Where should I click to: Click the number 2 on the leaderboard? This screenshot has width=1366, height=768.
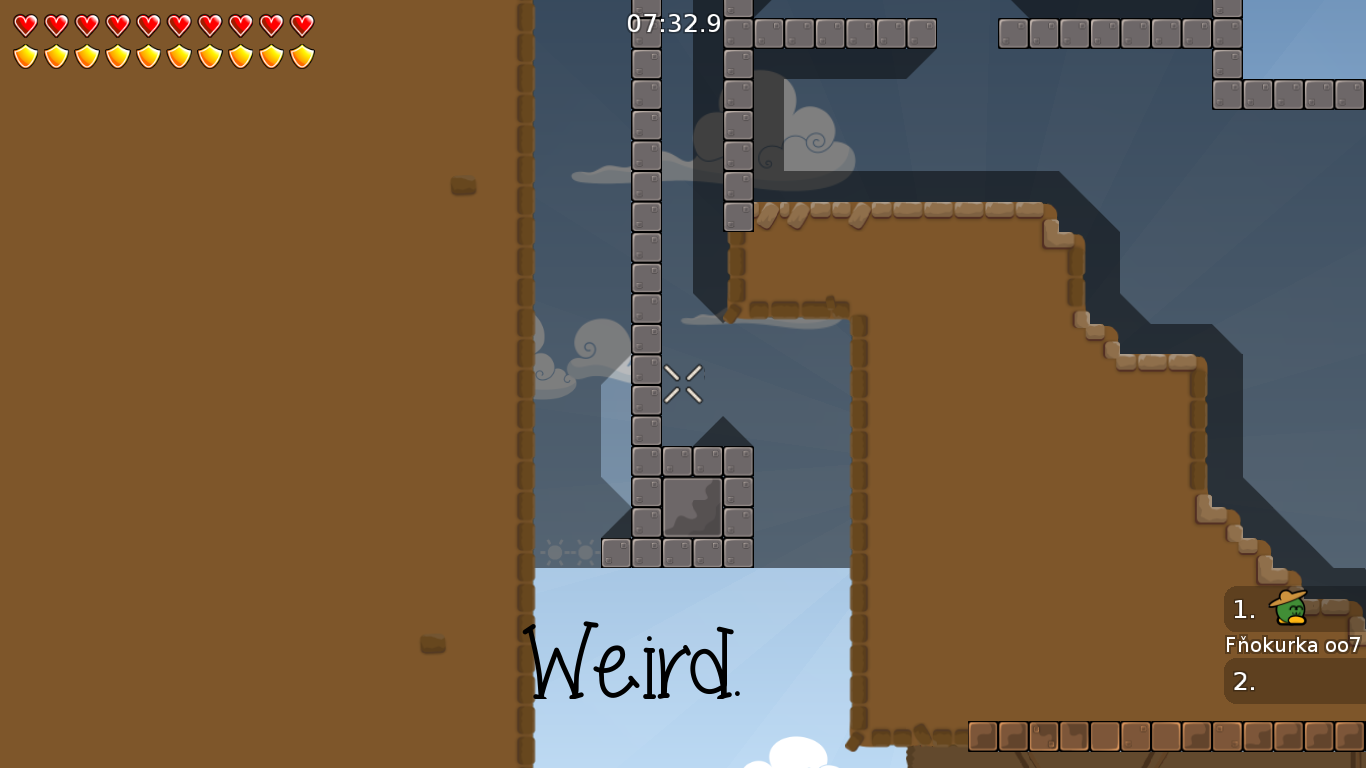1243,681
